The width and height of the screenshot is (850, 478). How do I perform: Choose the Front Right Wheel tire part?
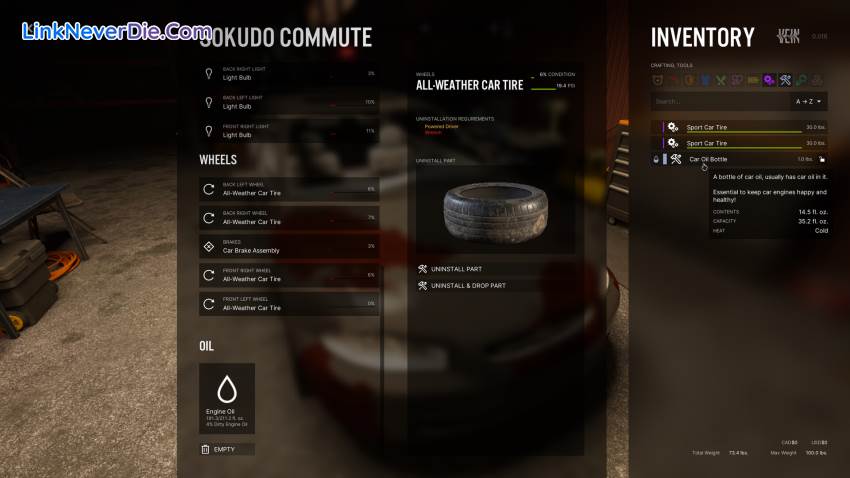point(289,274)
